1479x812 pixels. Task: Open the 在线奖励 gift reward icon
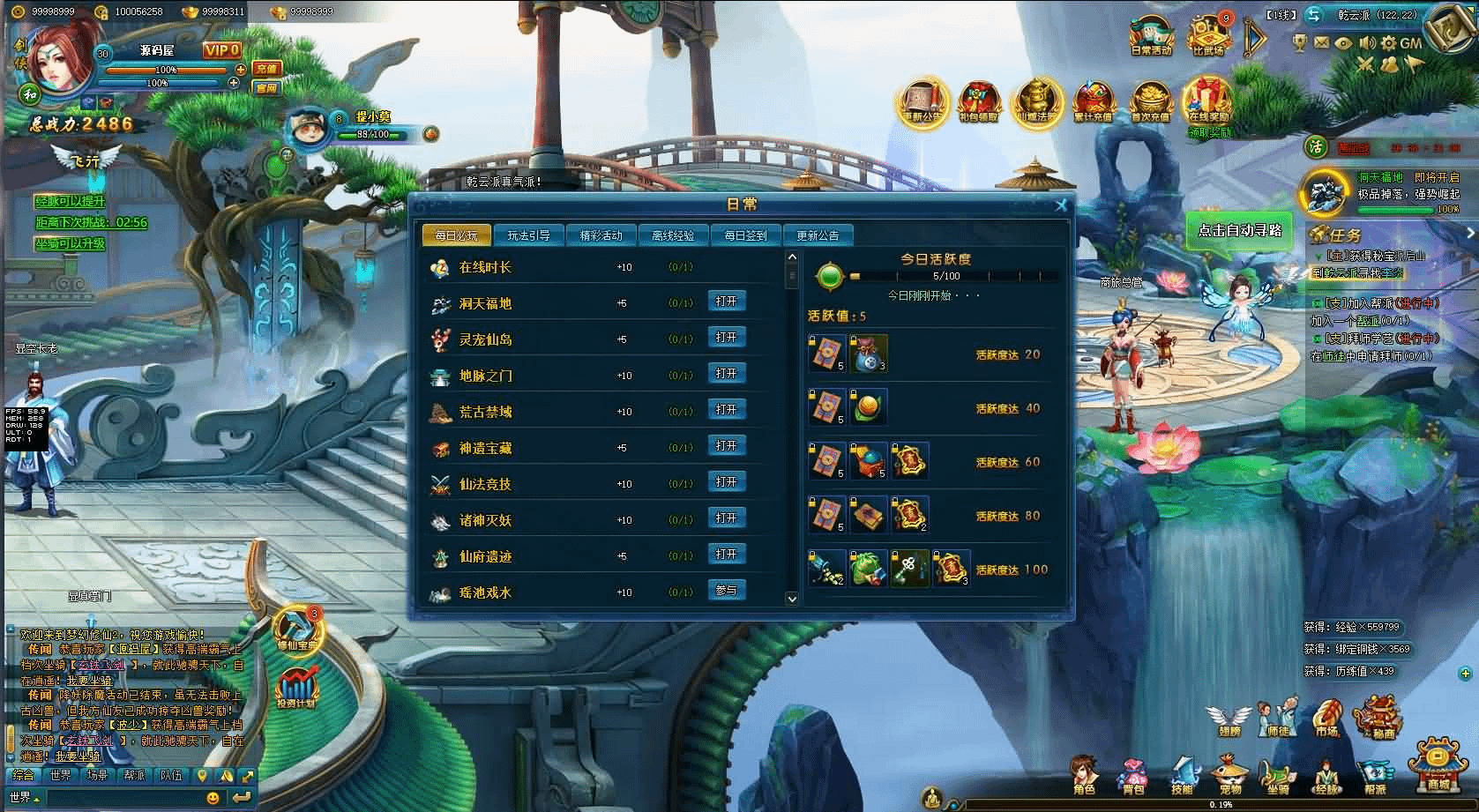[1208, 101]
